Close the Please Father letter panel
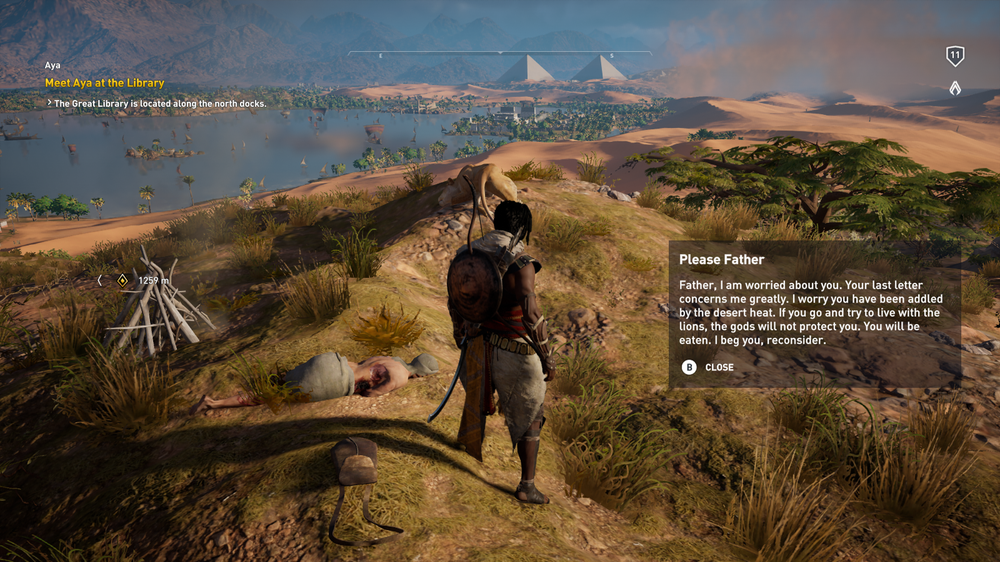 [x=709, y=367]
